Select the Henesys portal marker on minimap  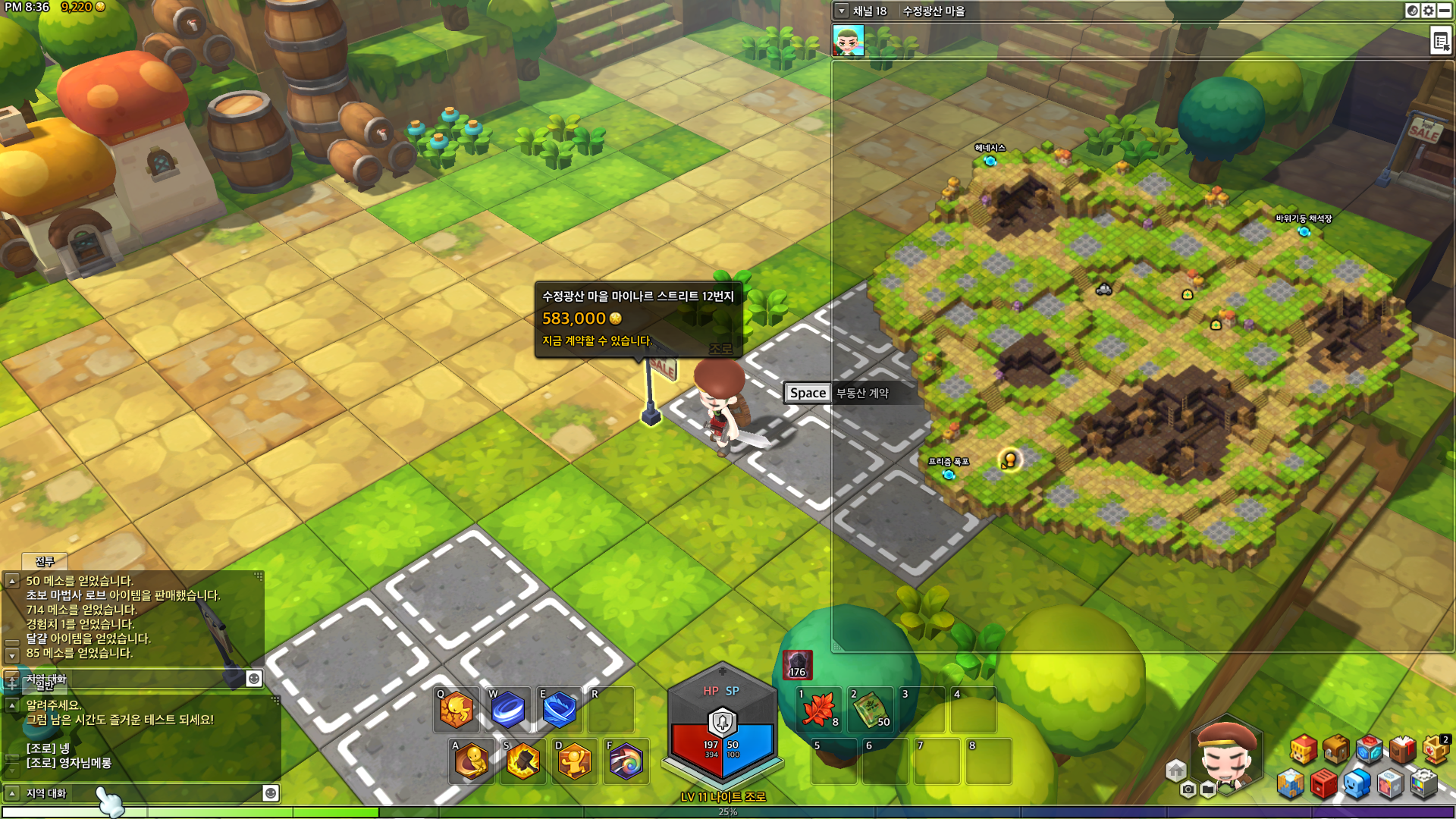(x=990, y=161)
